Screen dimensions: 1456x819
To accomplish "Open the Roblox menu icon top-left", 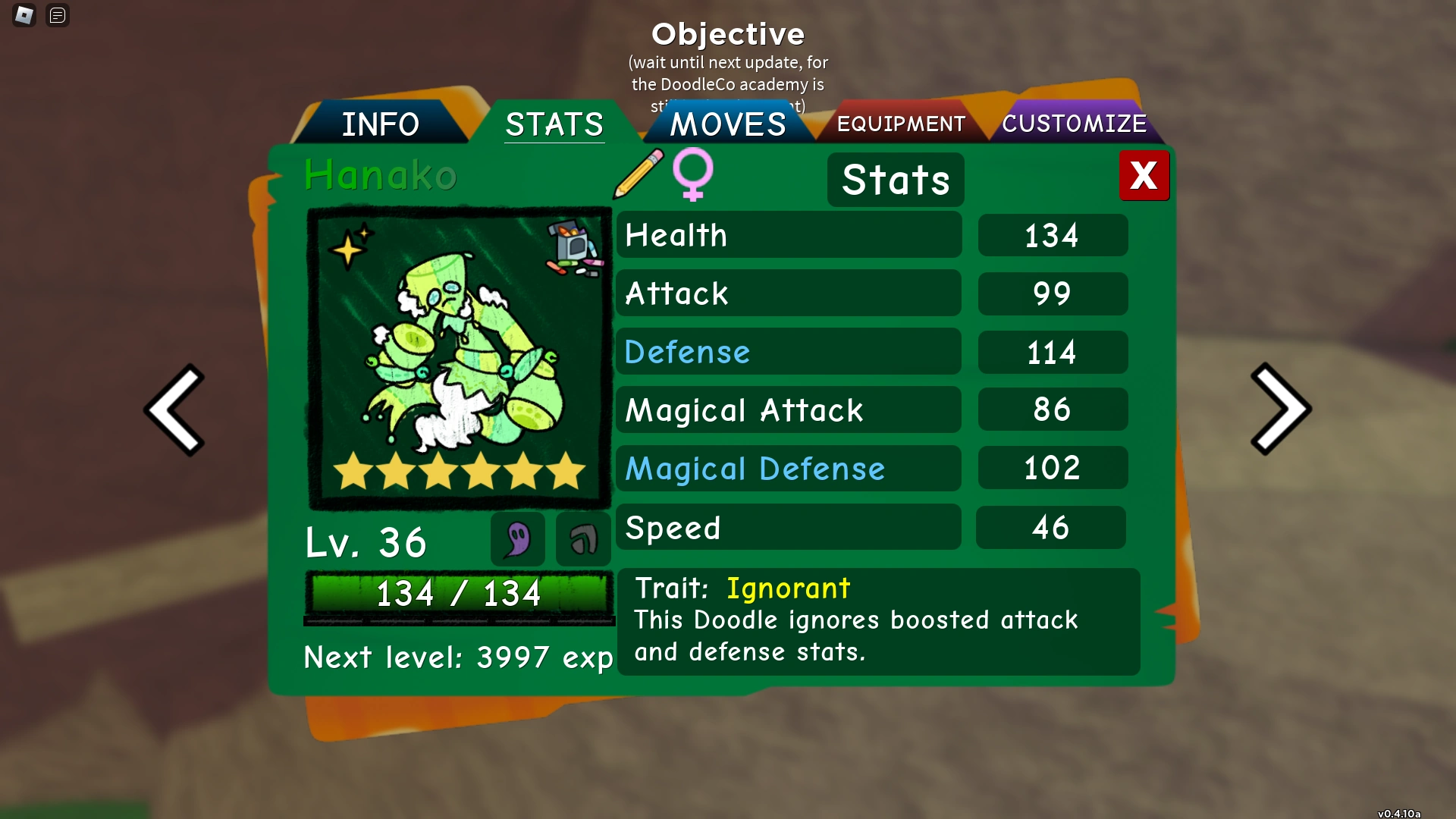I will click(x=24, y=15).
